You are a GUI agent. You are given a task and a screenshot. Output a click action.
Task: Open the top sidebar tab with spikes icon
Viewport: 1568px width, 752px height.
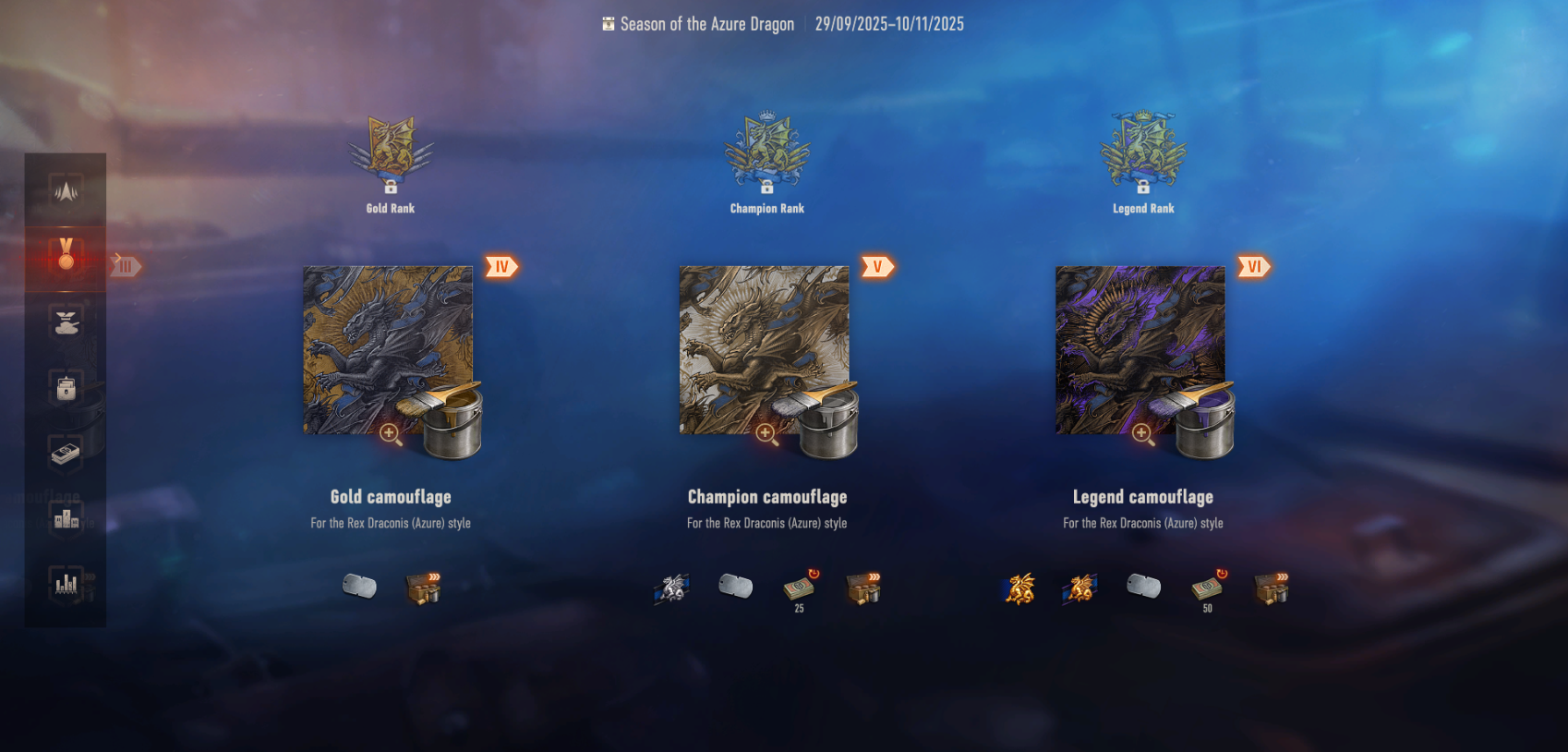[x=66, y=191]
